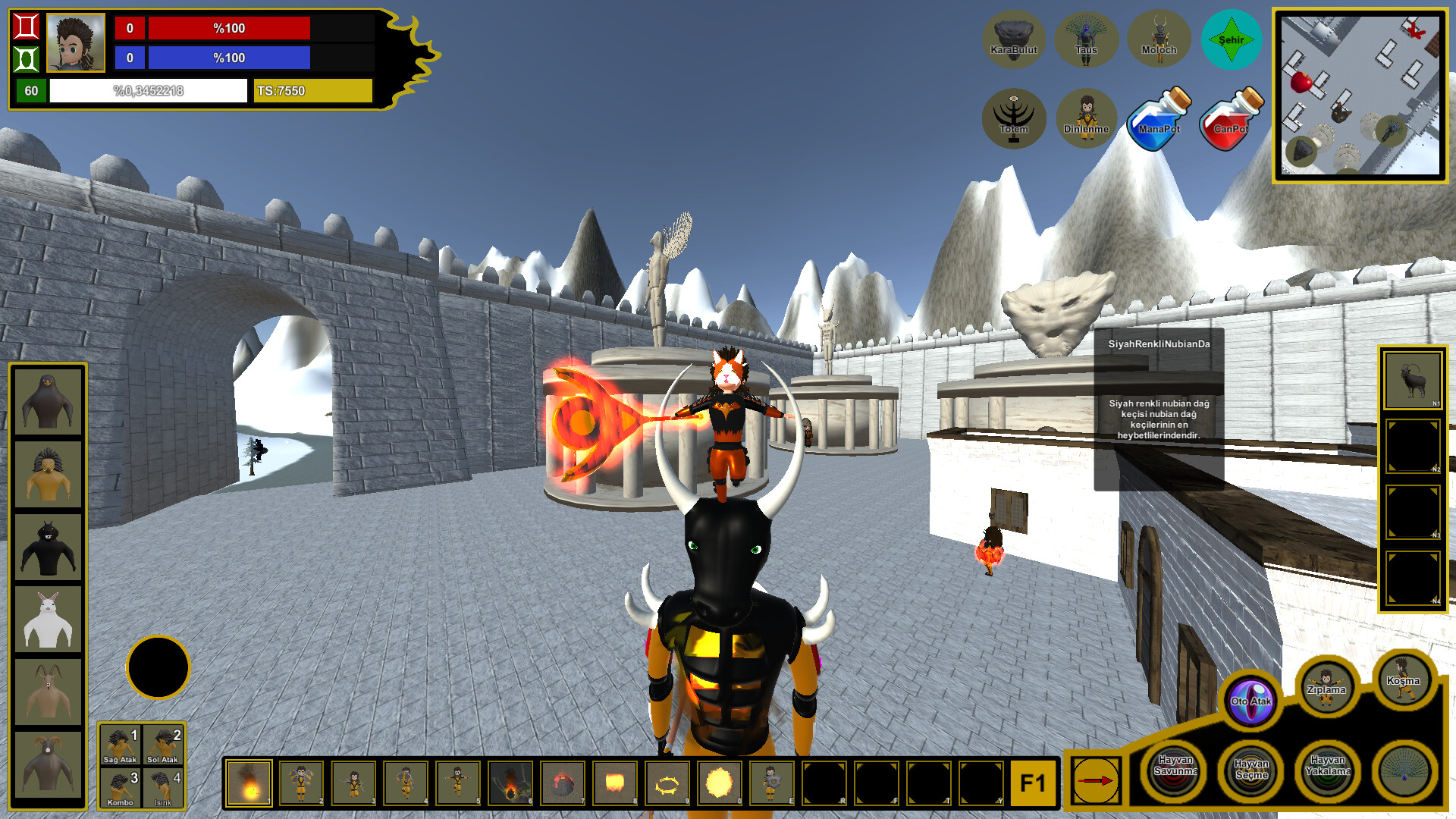1456x819 pixels.
Task: Activate the KaraBulut summon icon
Action: point(1015,39)
